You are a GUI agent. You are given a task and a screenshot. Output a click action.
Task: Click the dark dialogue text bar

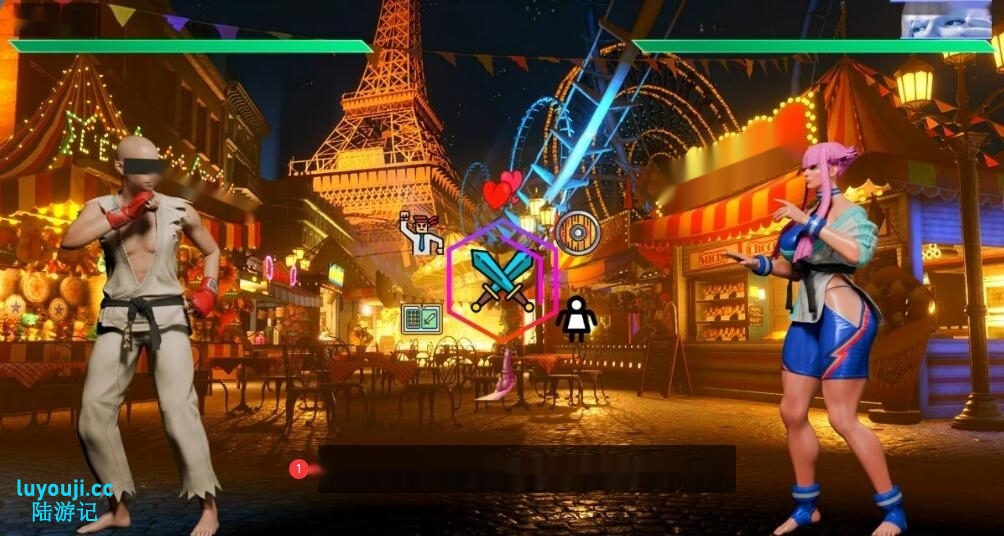point(527,468)
